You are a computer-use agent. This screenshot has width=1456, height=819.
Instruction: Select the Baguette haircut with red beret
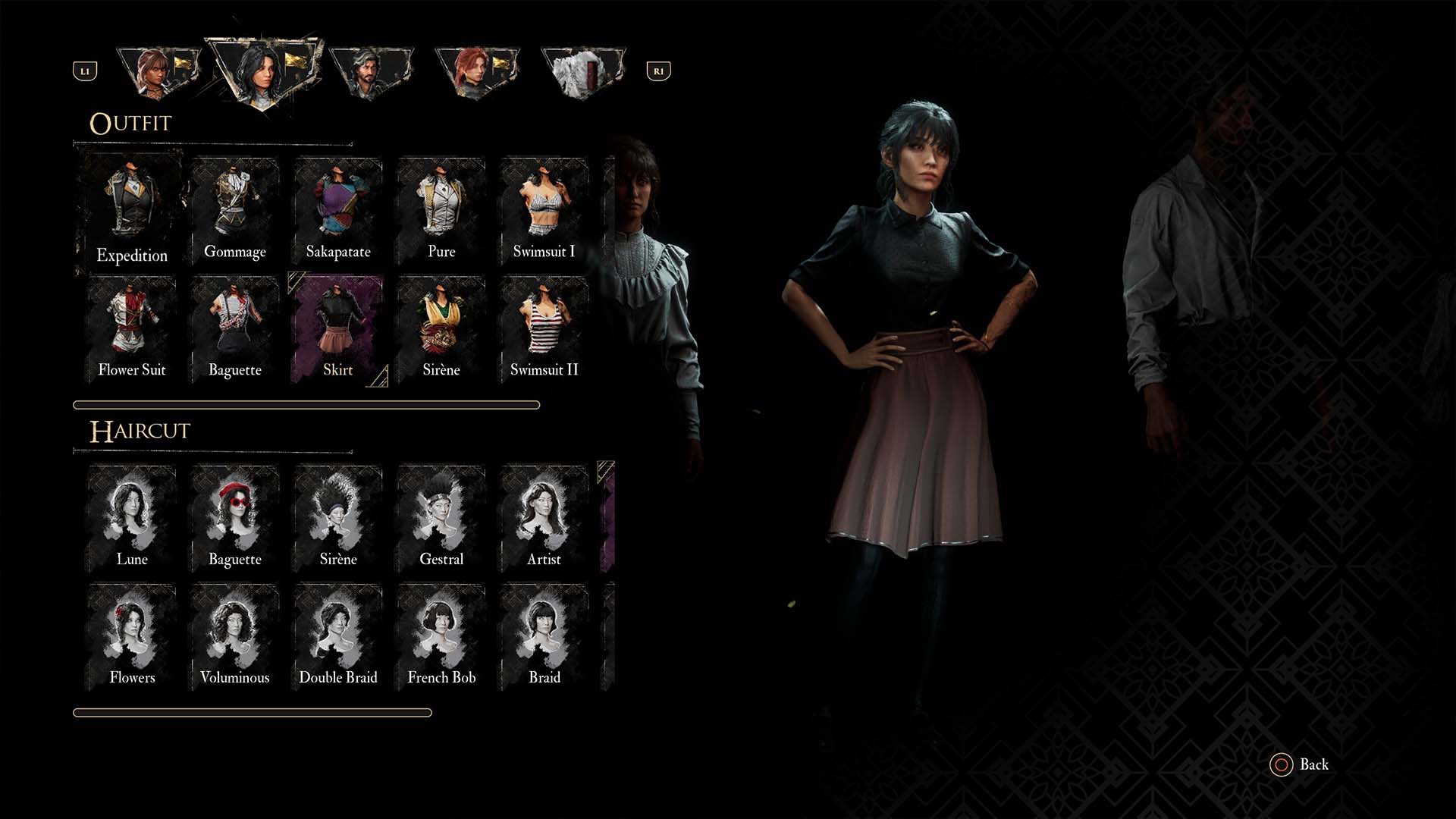coord(234,519)
